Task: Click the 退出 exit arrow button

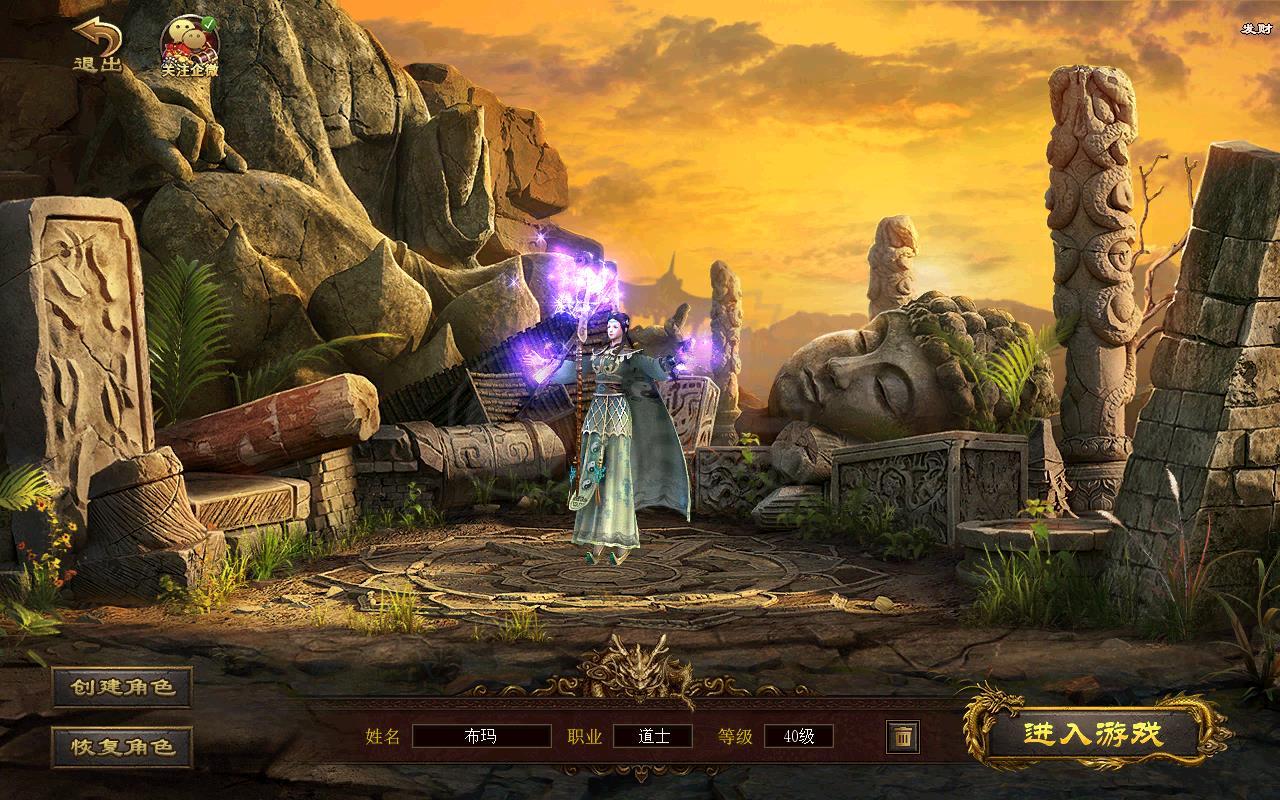Action: pyautogui.click(x=98, y=45)
